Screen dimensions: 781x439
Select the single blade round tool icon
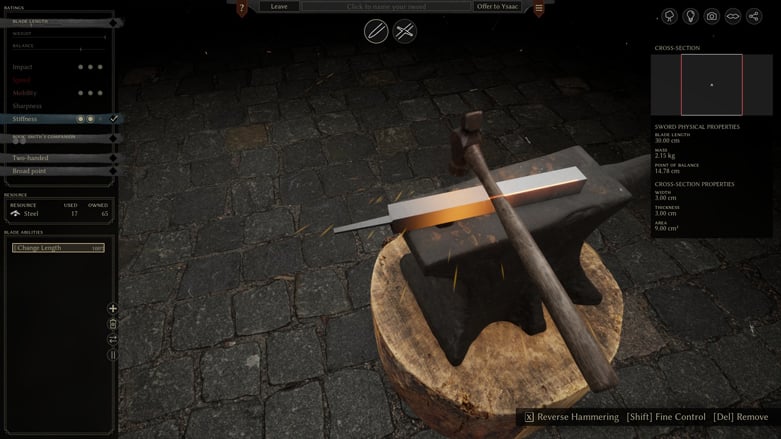pos(376,31)
